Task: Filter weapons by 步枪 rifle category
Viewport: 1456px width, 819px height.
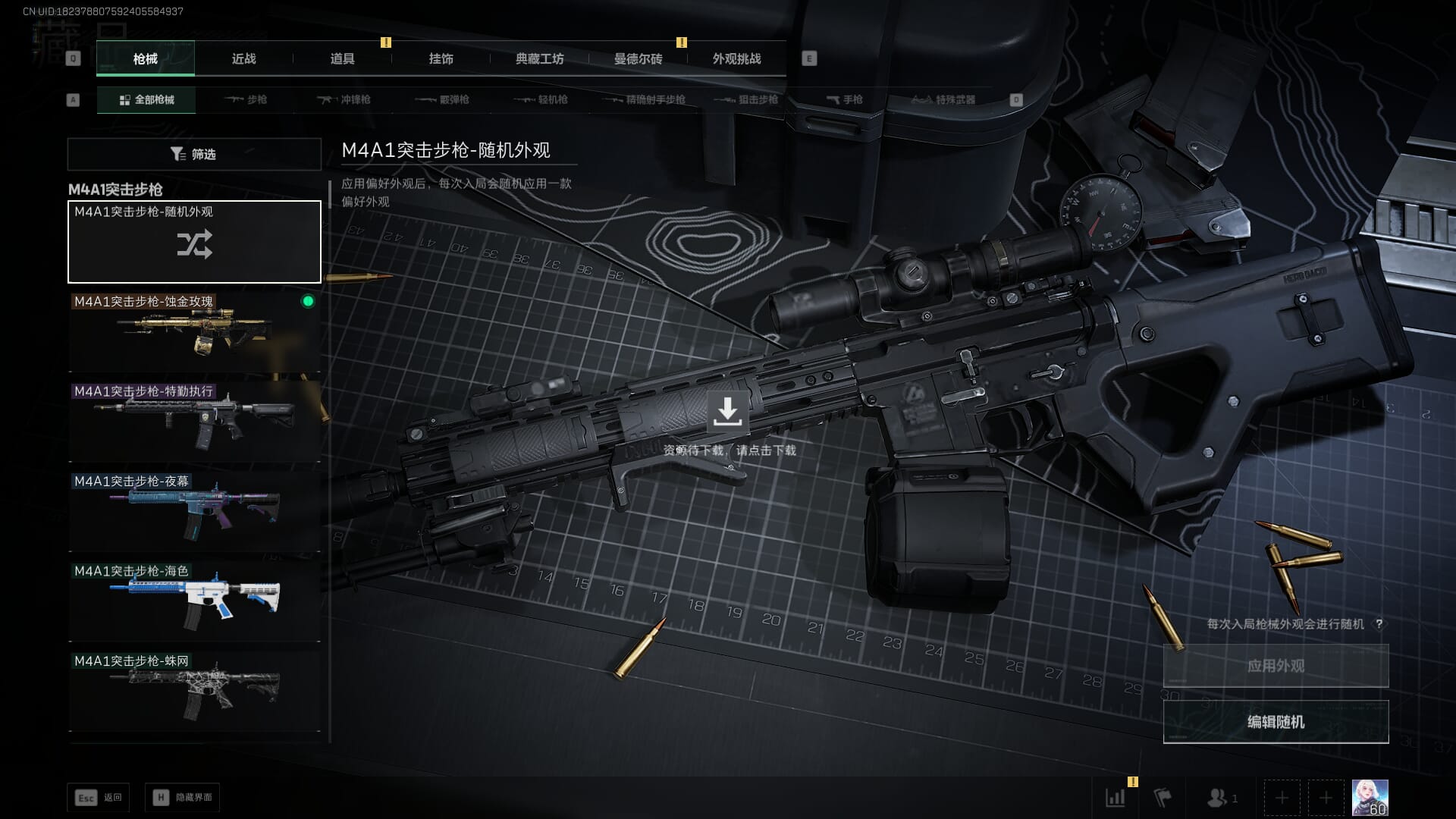Action: (x=246, y=99)
